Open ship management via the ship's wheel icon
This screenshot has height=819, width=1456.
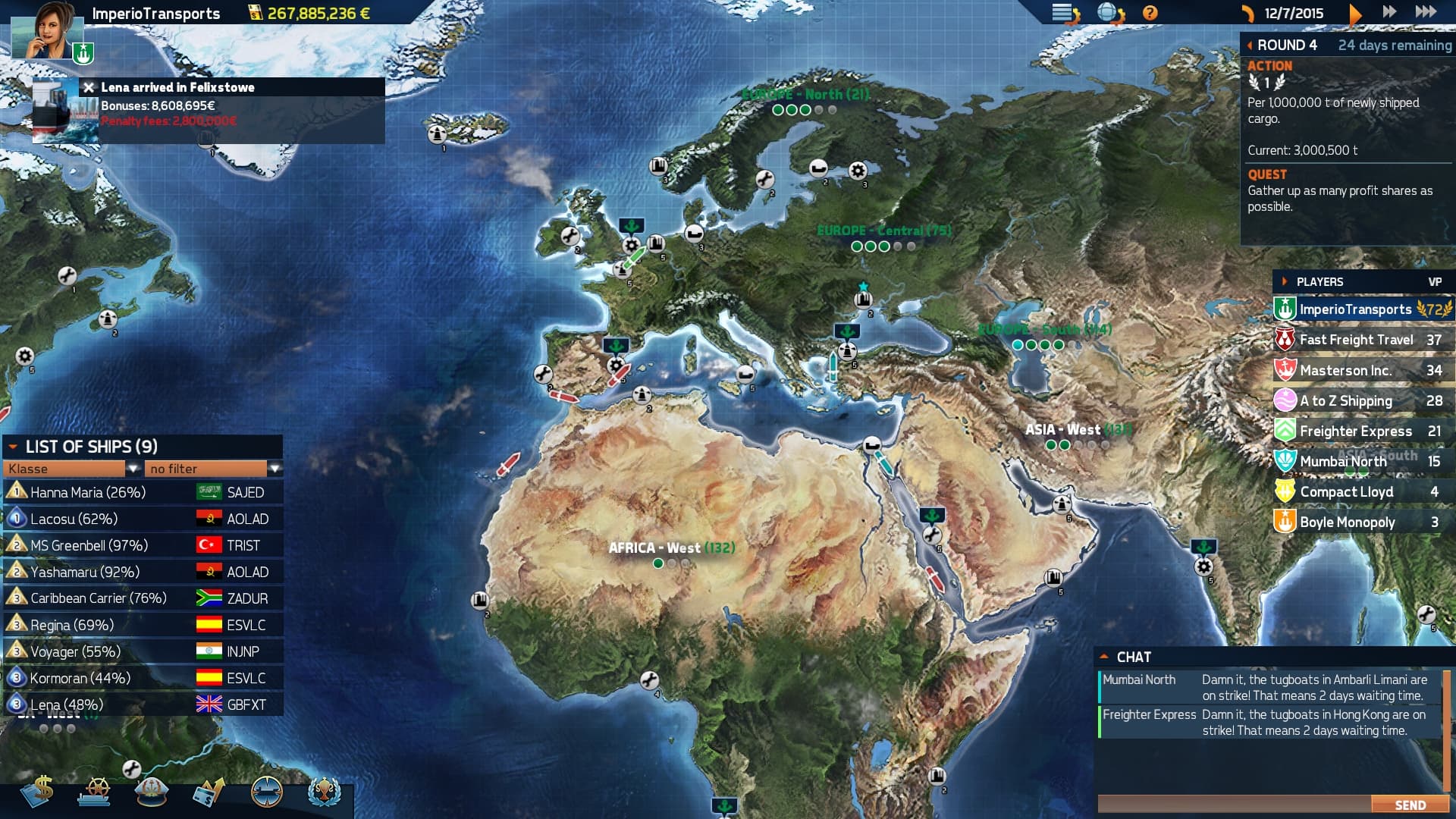[97, 792]
